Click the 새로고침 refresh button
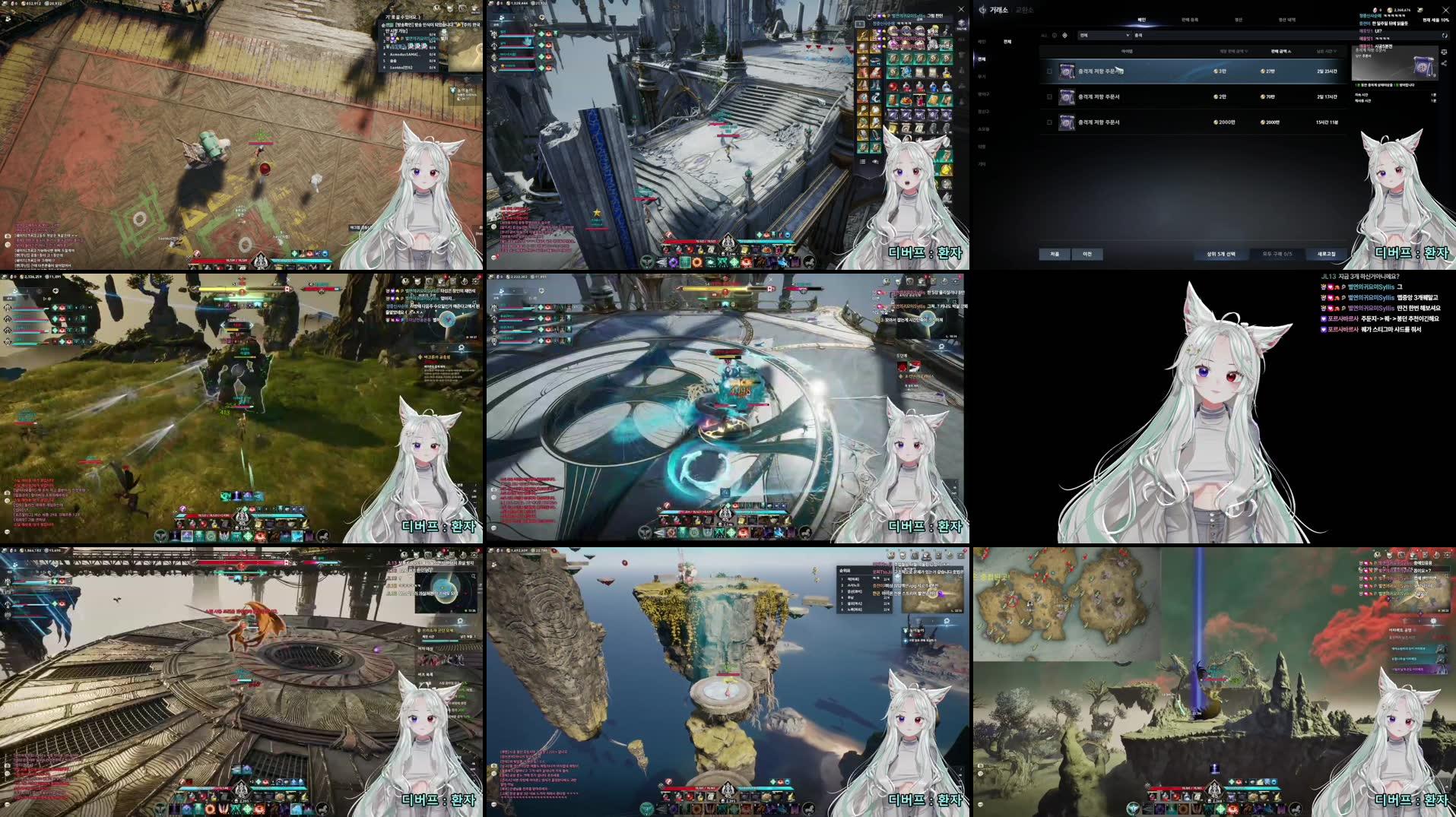Image resolution: width=1456 pixels, height=817 pixels. click(1327, 254)
